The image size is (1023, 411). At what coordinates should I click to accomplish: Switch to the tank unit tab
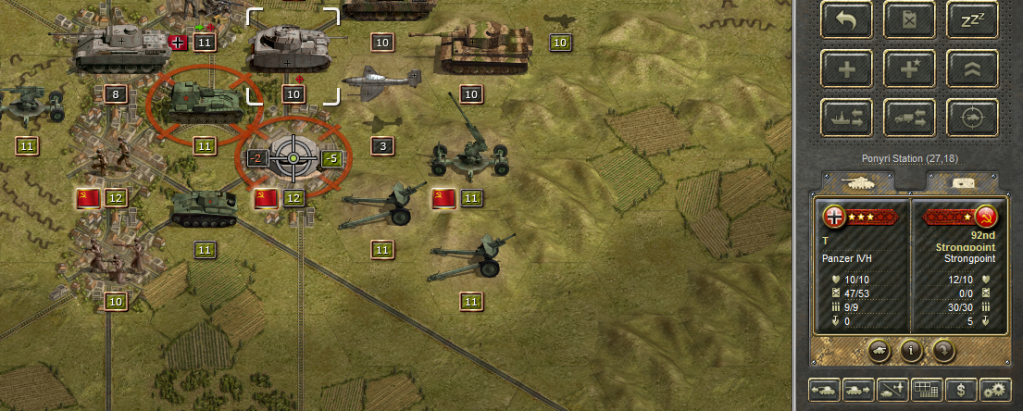coord(860,182)
